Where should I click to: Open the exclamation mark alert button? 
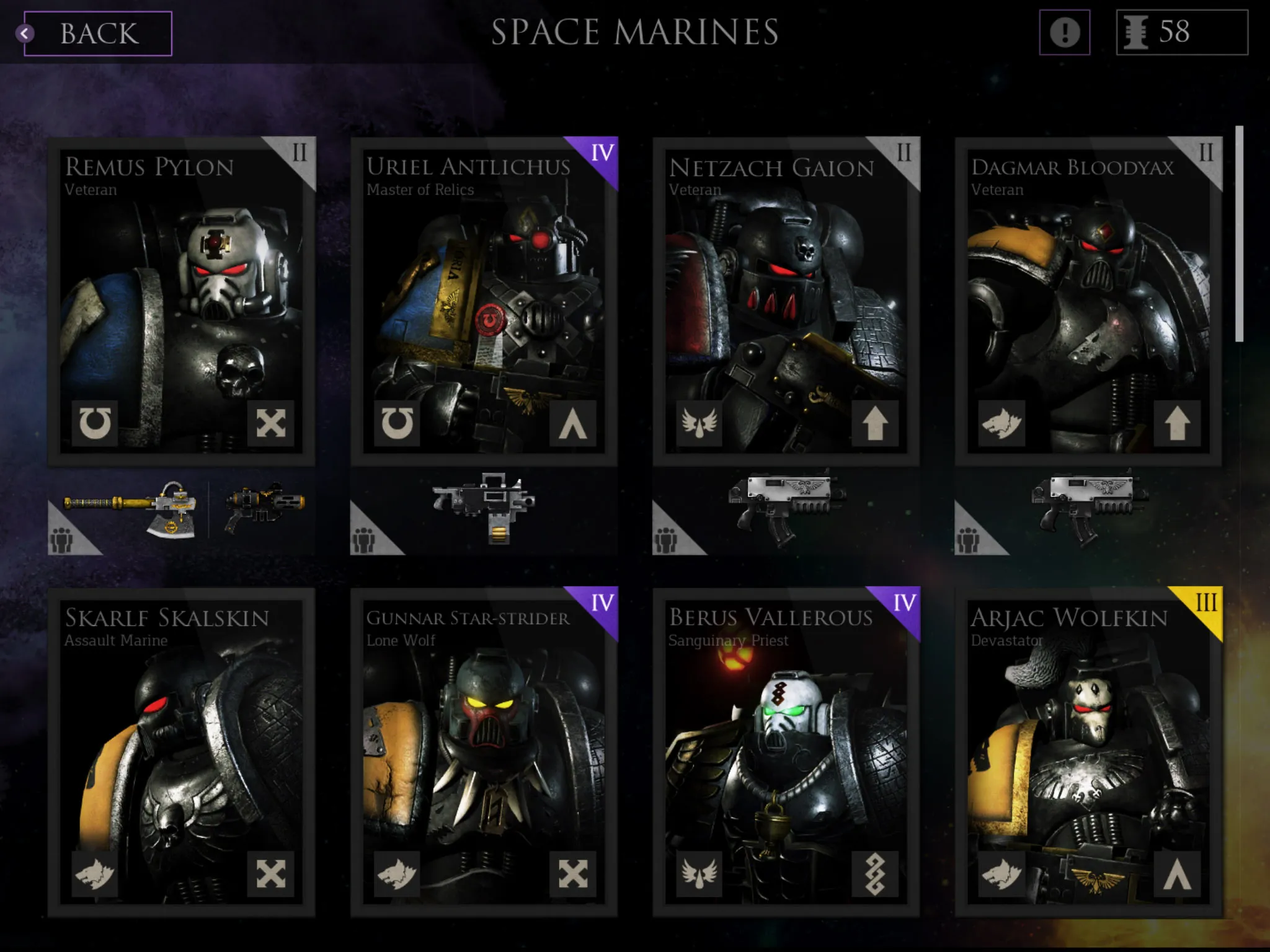tap(1064, 32)
